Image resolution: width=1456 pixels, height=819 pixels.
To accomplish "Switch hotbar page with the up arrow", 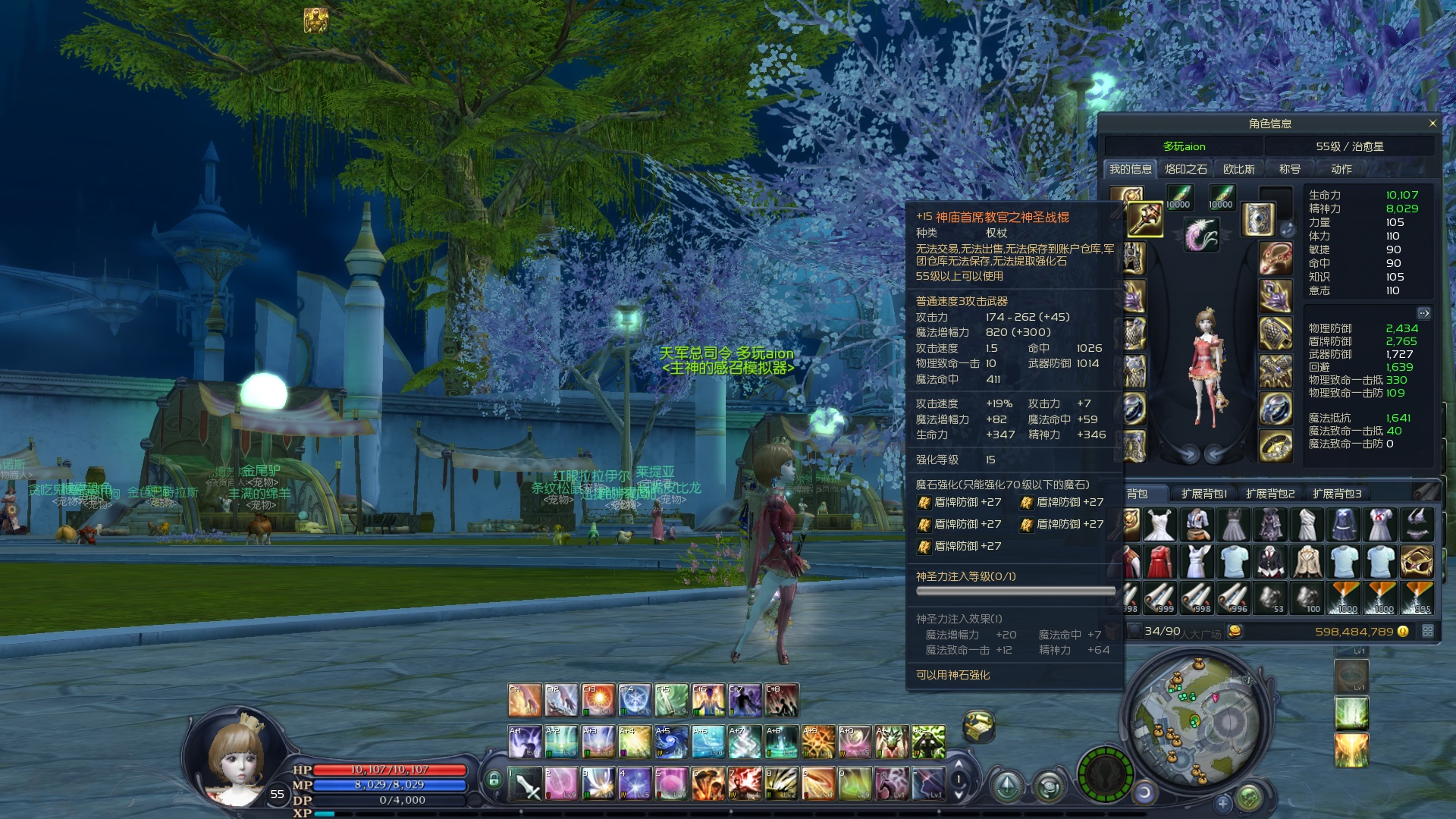I will (959, 766).
